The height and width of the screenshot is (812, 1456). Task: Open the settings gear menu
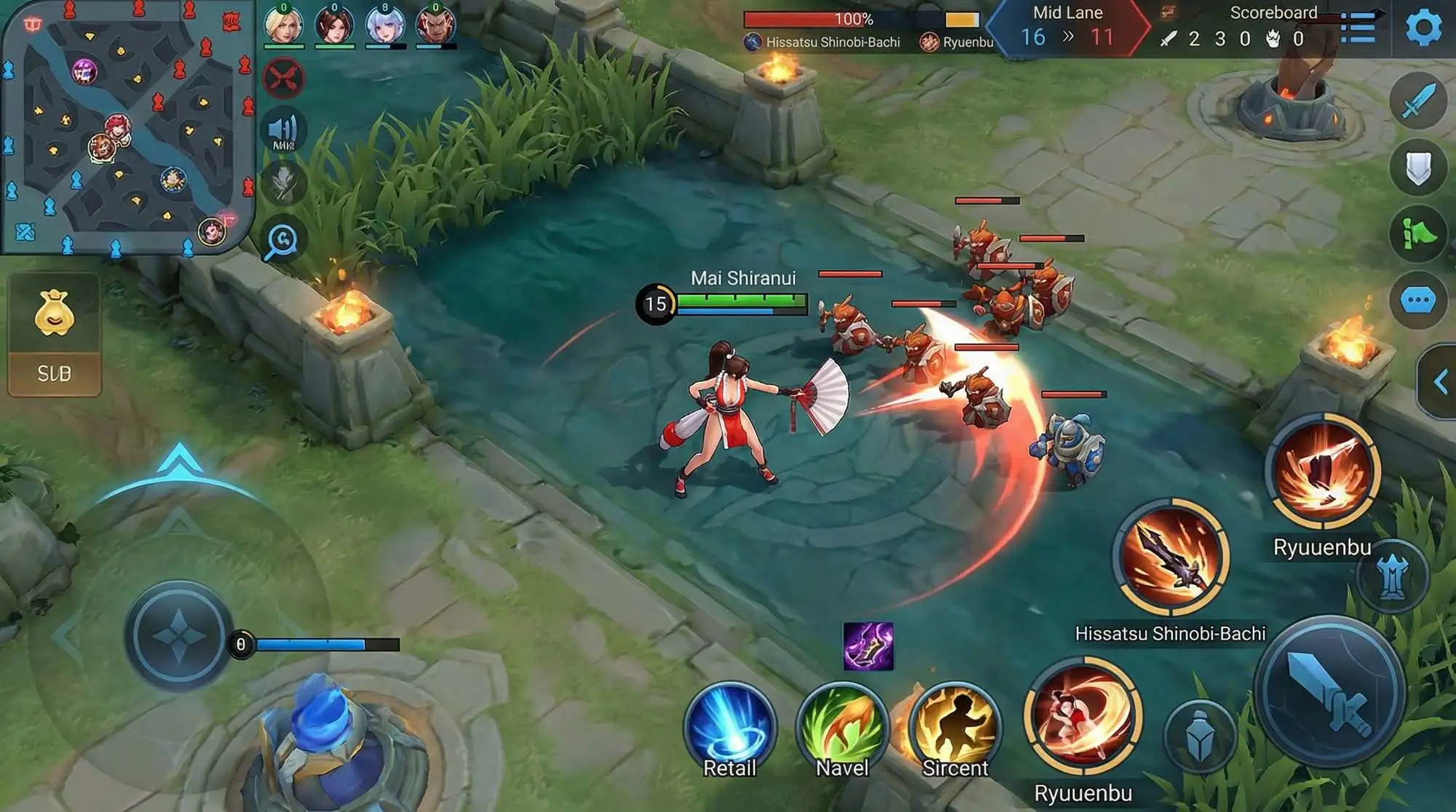pos(1423,28)
